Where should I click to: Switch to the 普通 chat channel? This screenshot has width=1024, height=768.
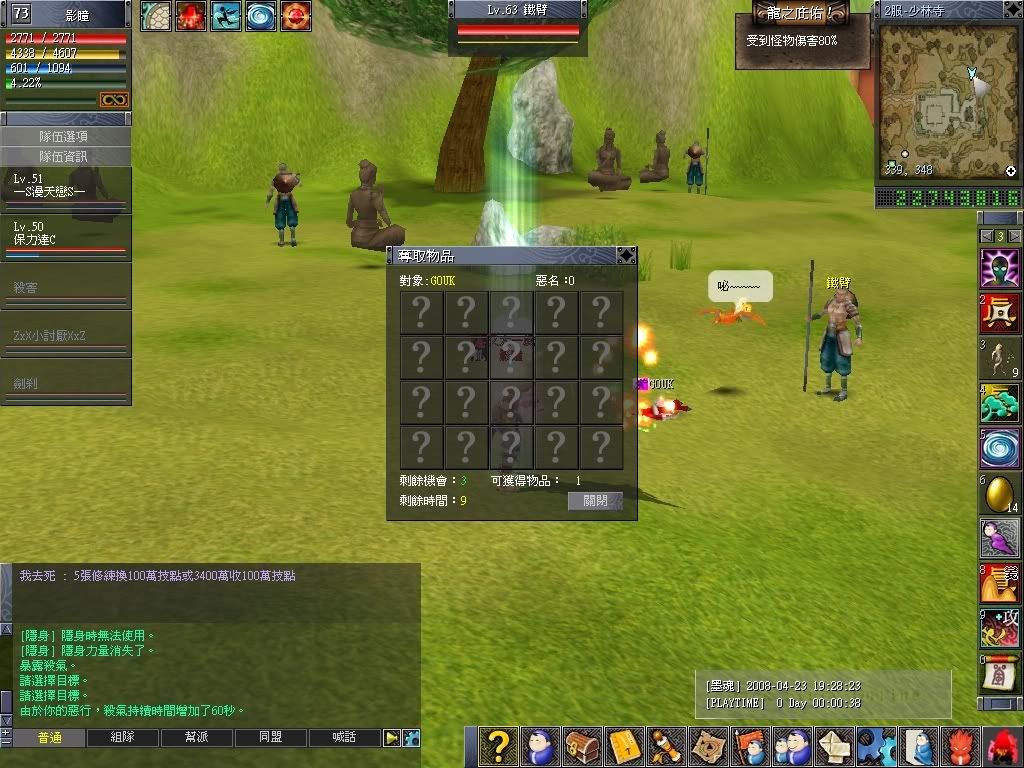point(49,738)
